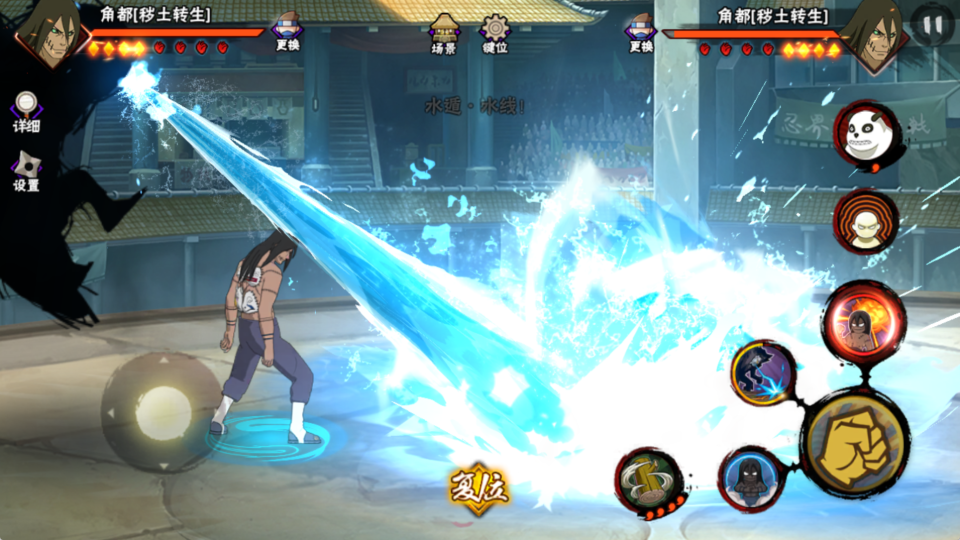Viewport: 960px width, 540px height.
Task: Open the 键位 key layout settings
Action: click(495, 32)
